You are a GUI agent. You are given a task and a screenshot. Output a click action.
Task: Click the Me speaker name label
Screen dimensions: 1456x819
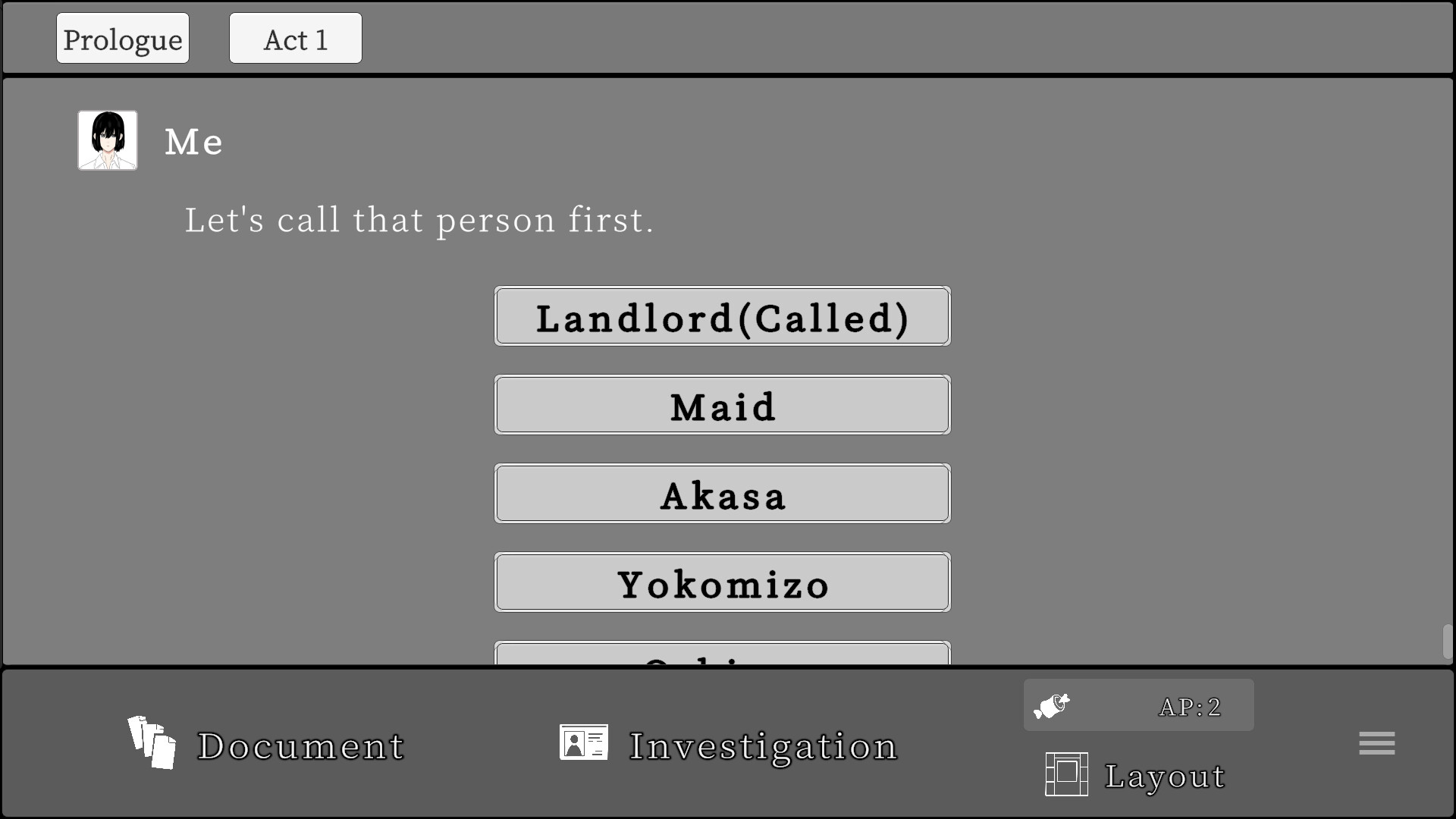point(193,142)
